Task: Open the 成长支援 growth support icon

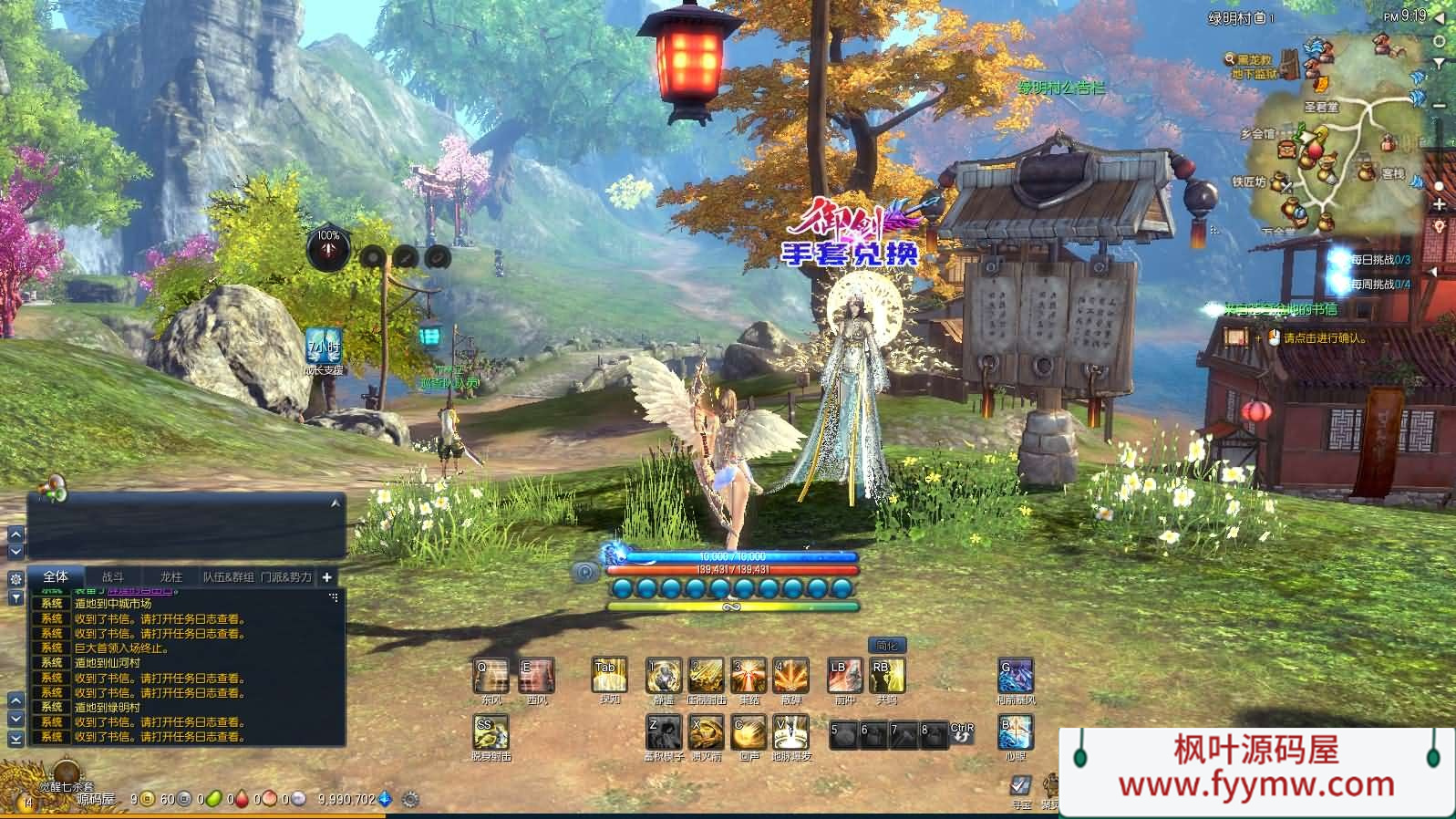Action: click(x=325, y=347)
